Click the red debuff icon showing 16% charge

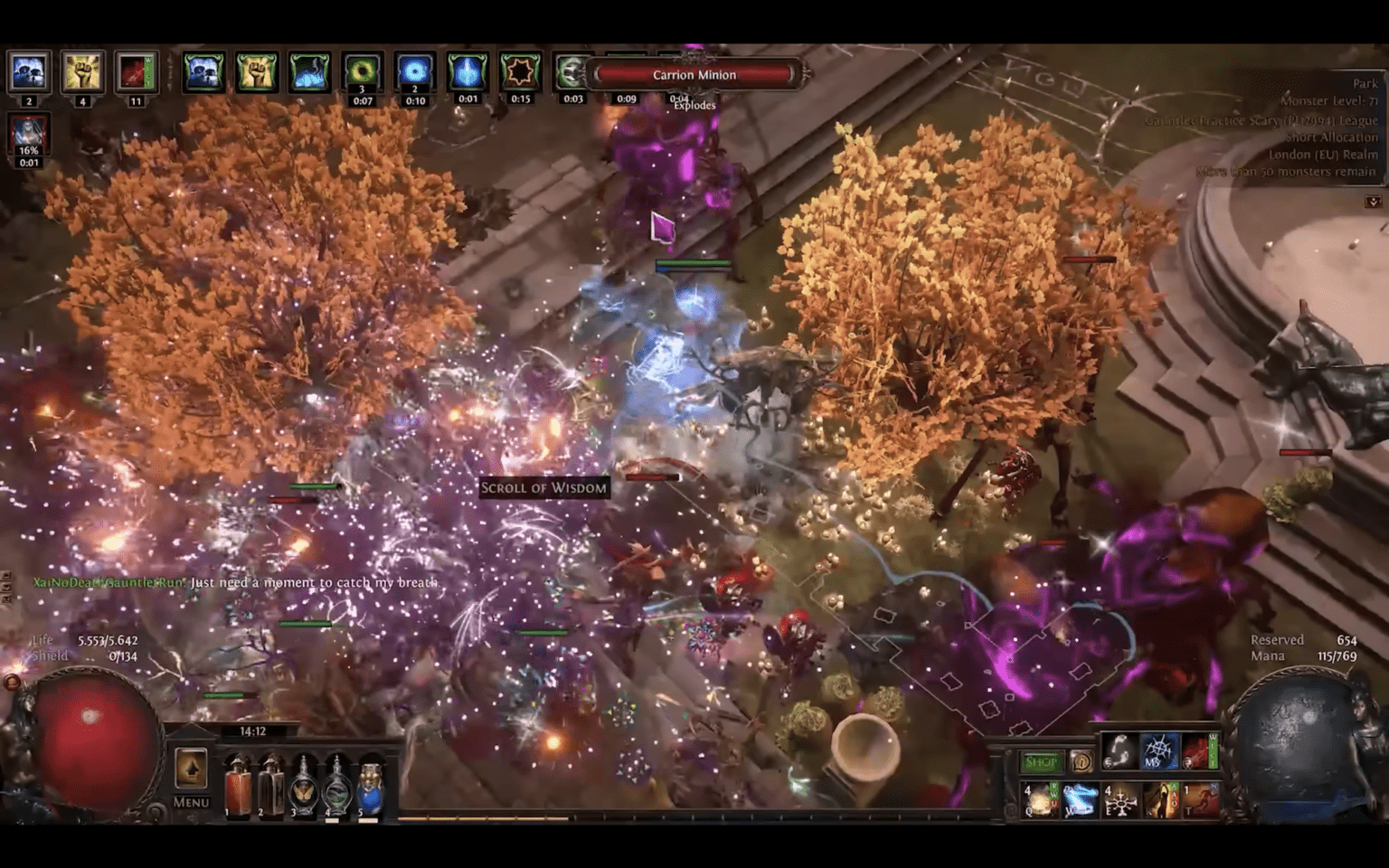tap(29, 133)
